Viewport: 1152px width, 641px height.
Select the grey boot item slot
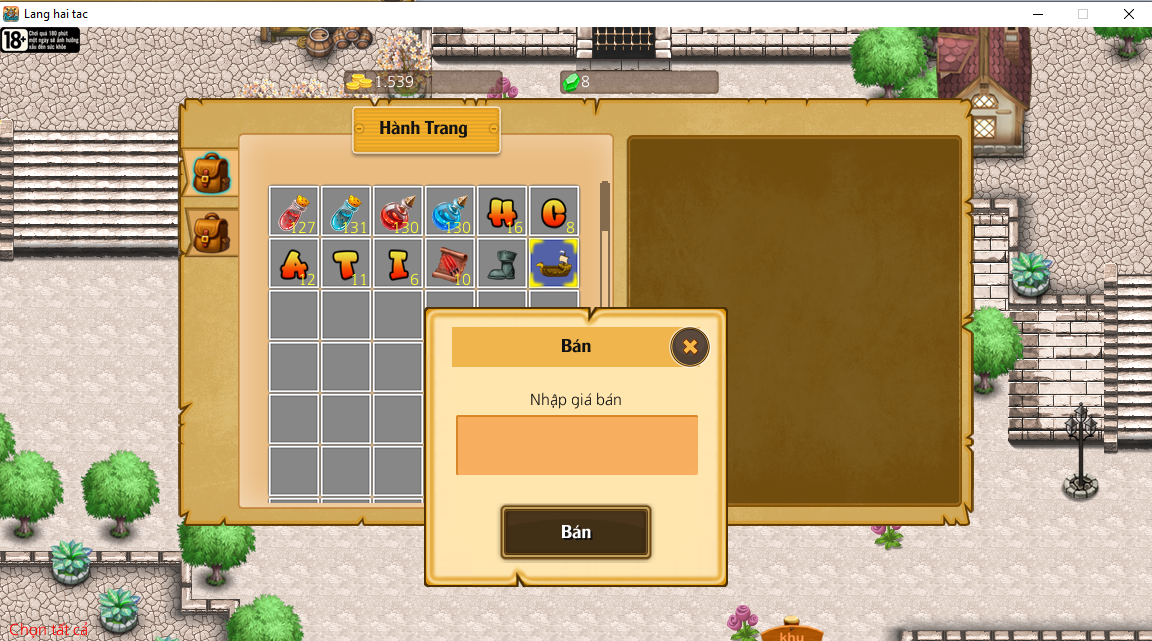(502, 264)
